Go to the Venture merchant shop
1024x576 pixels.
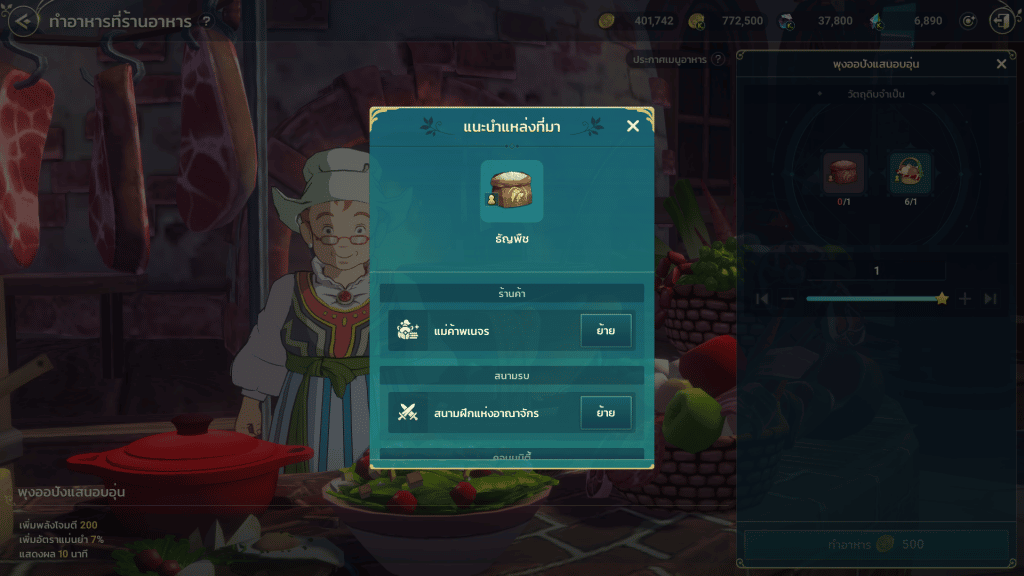click(x=606, y=330)
